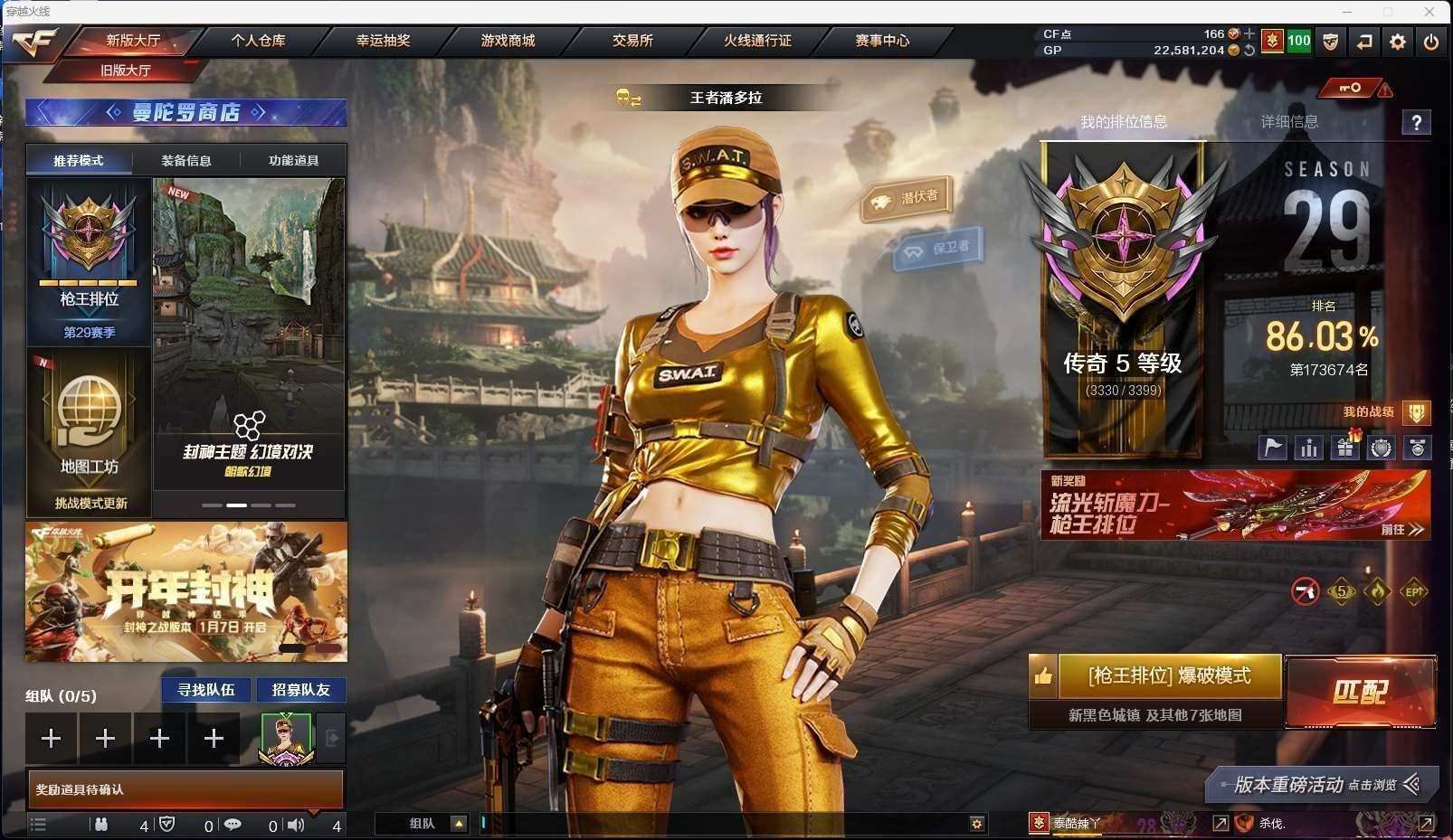
Task: Go to 幸运抽奖 lucky draw
Action: [383, 41]
